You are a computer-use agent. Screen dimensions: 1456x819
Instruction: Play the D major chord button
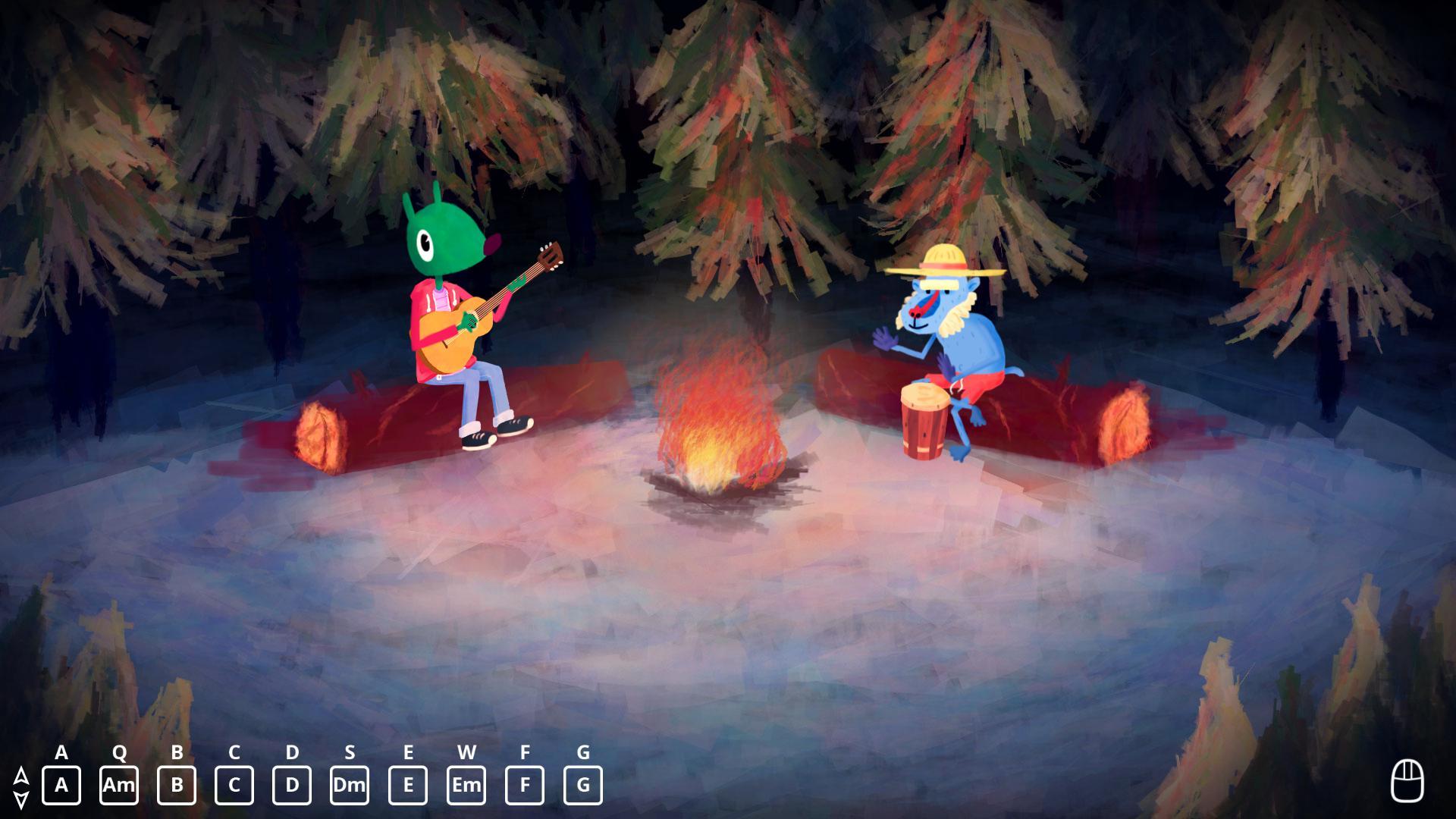292,785
